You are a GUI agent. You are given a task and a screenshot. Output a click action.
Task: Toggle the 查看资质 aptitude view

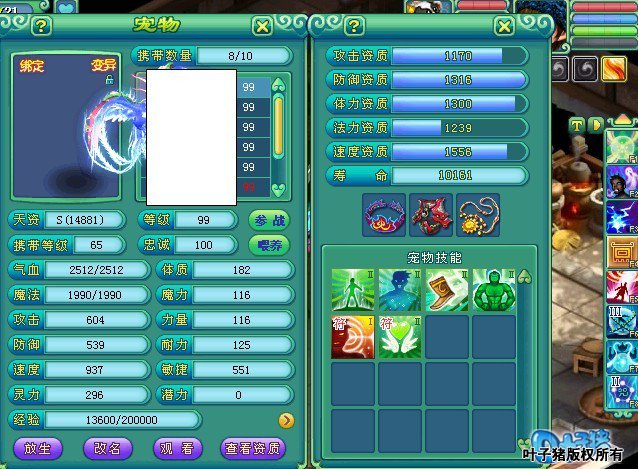click(x=254, y=448)
